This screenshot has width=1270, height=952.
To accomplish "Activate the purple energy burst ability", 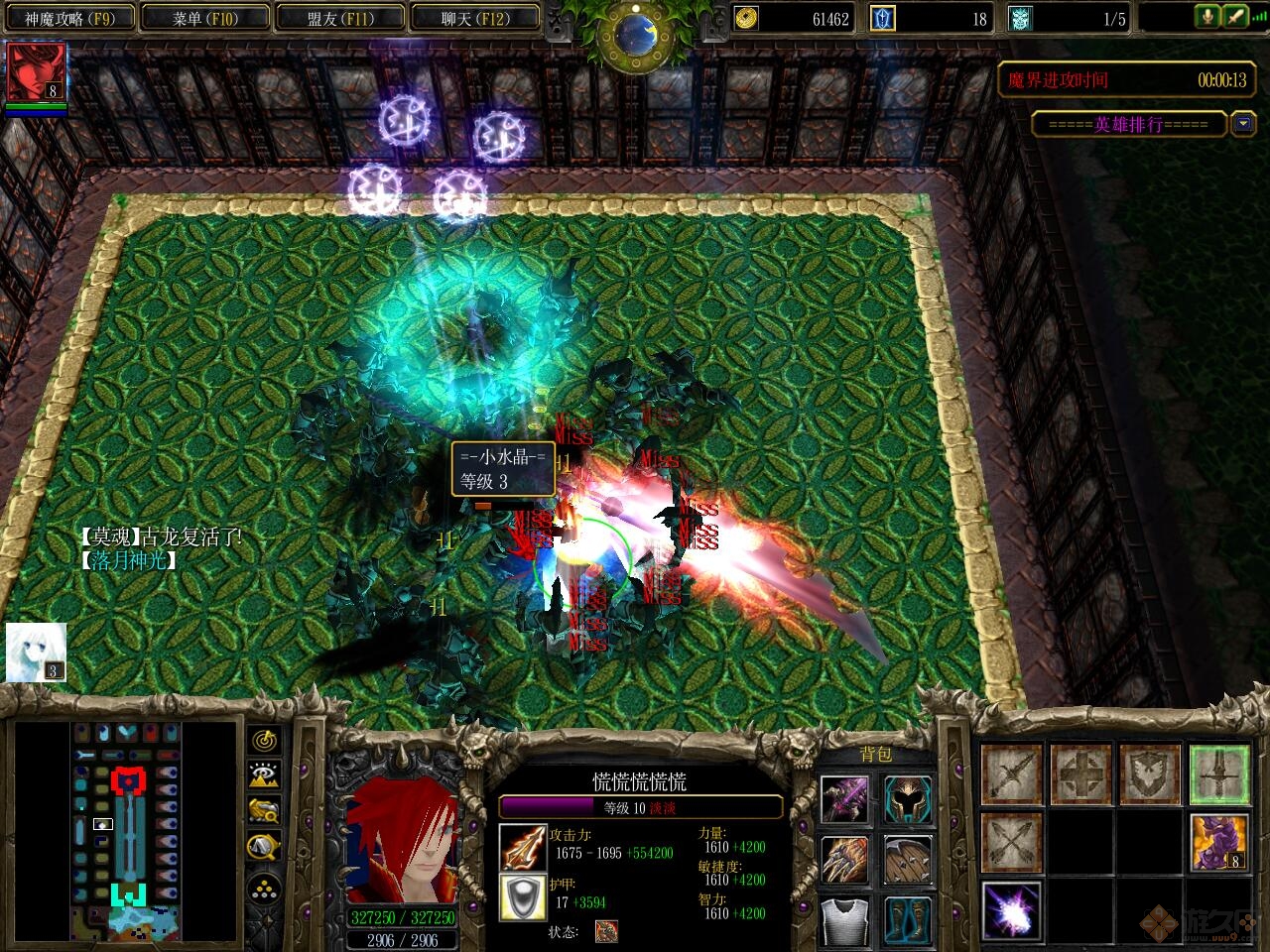I will pyautogui.click(x=1011, y=909).
